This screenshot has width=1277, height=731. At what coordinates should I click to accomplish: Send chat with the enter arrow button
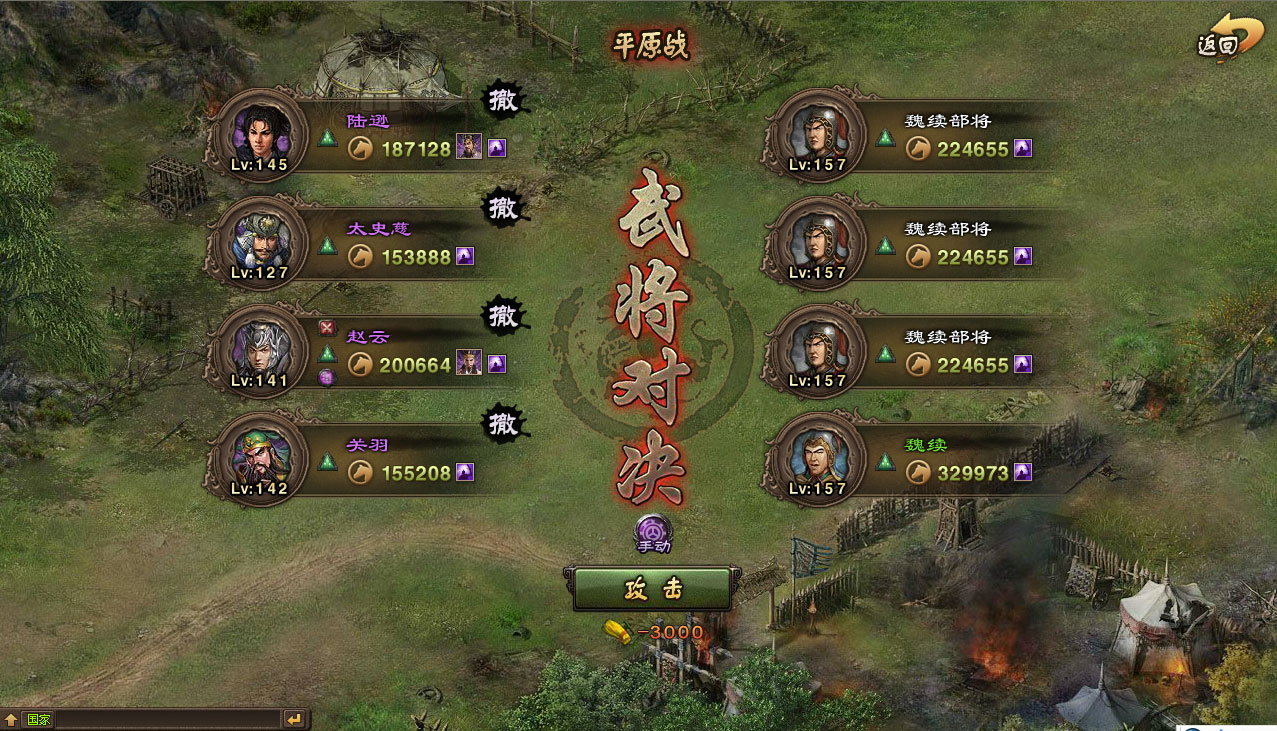[x=294, y=719]
